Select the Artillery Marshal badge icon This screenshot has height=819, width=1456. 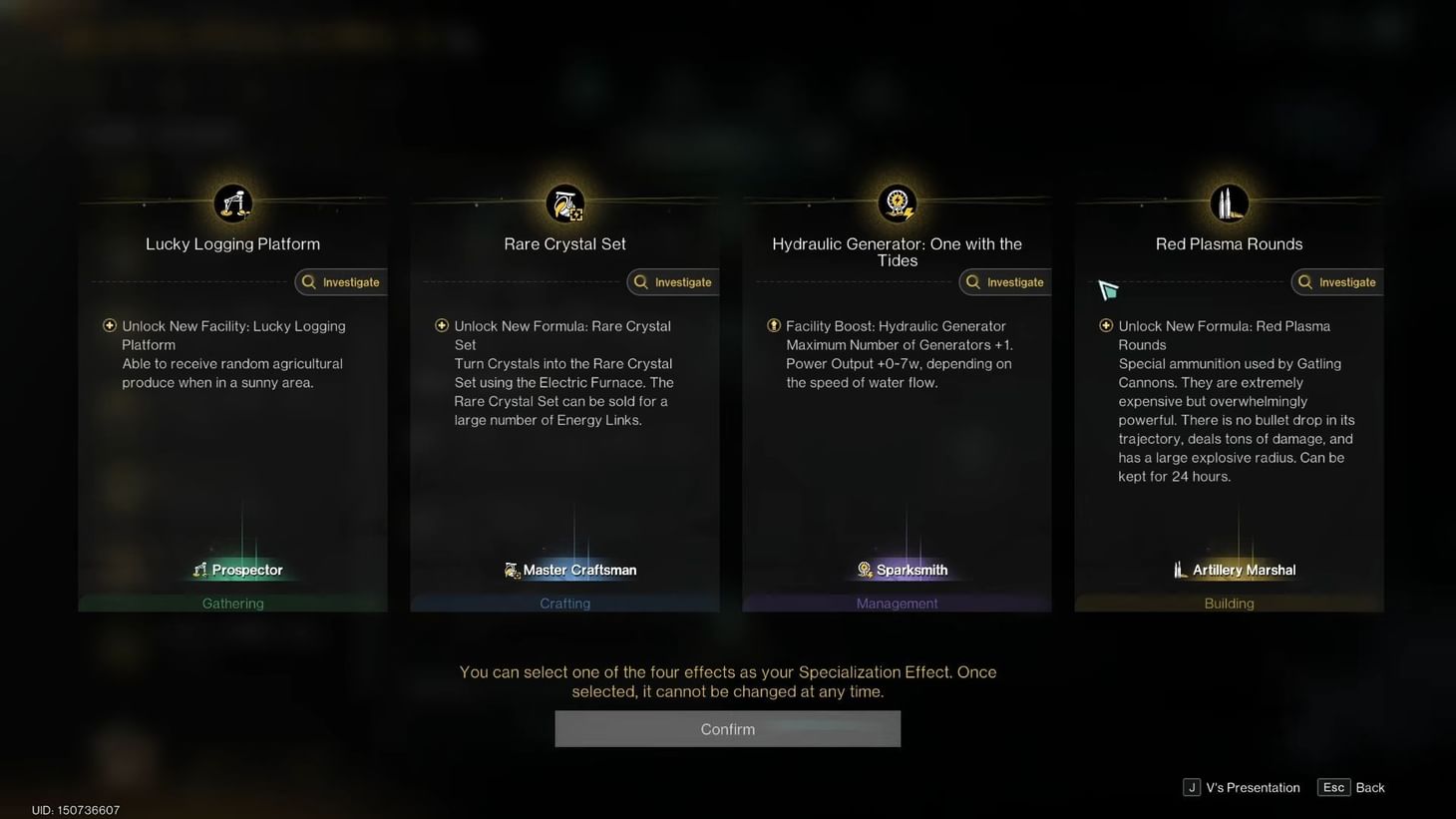point(1181,570)
